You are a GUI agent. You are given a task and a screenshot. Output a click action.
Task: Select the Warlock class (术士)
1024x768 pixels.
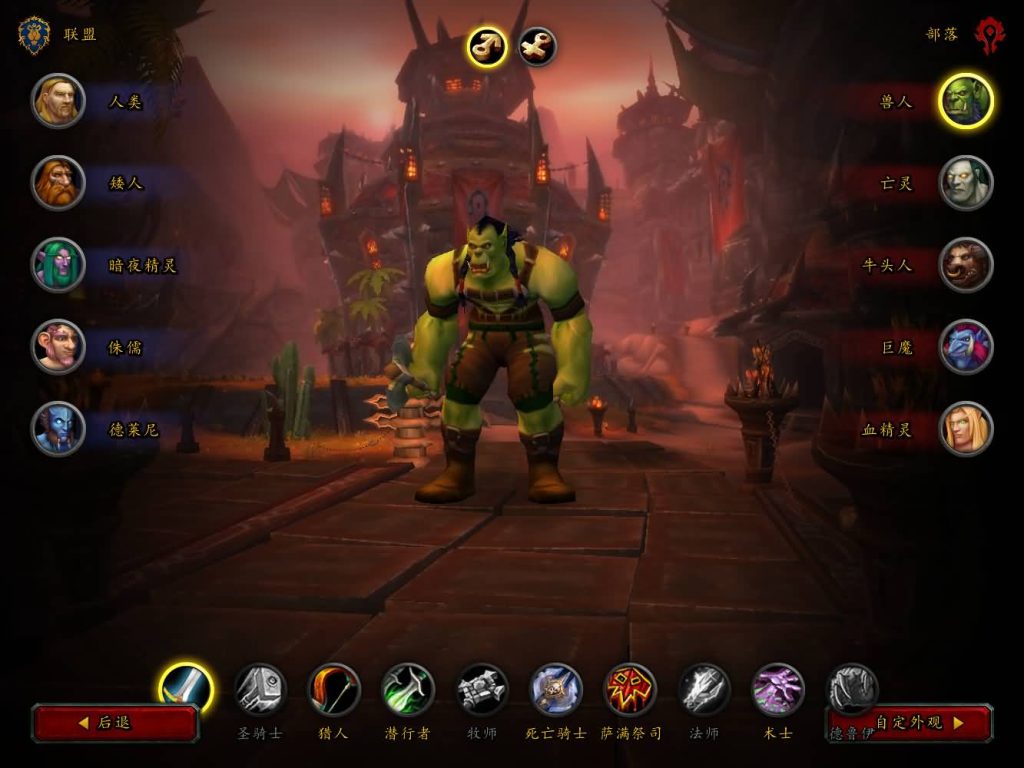778,689
